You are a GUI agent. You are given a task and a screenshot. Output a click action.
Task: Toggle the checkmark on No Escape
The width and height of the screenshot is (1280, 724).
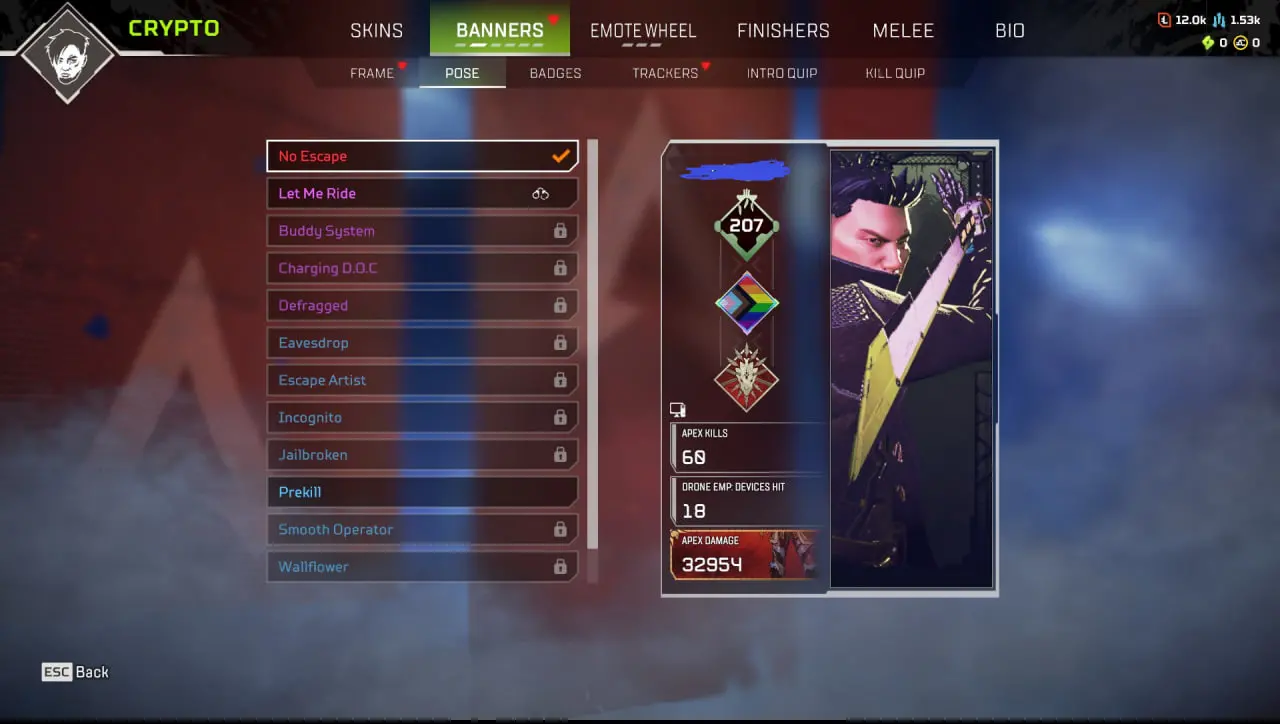pyautogui.click(x=561, y=156)
